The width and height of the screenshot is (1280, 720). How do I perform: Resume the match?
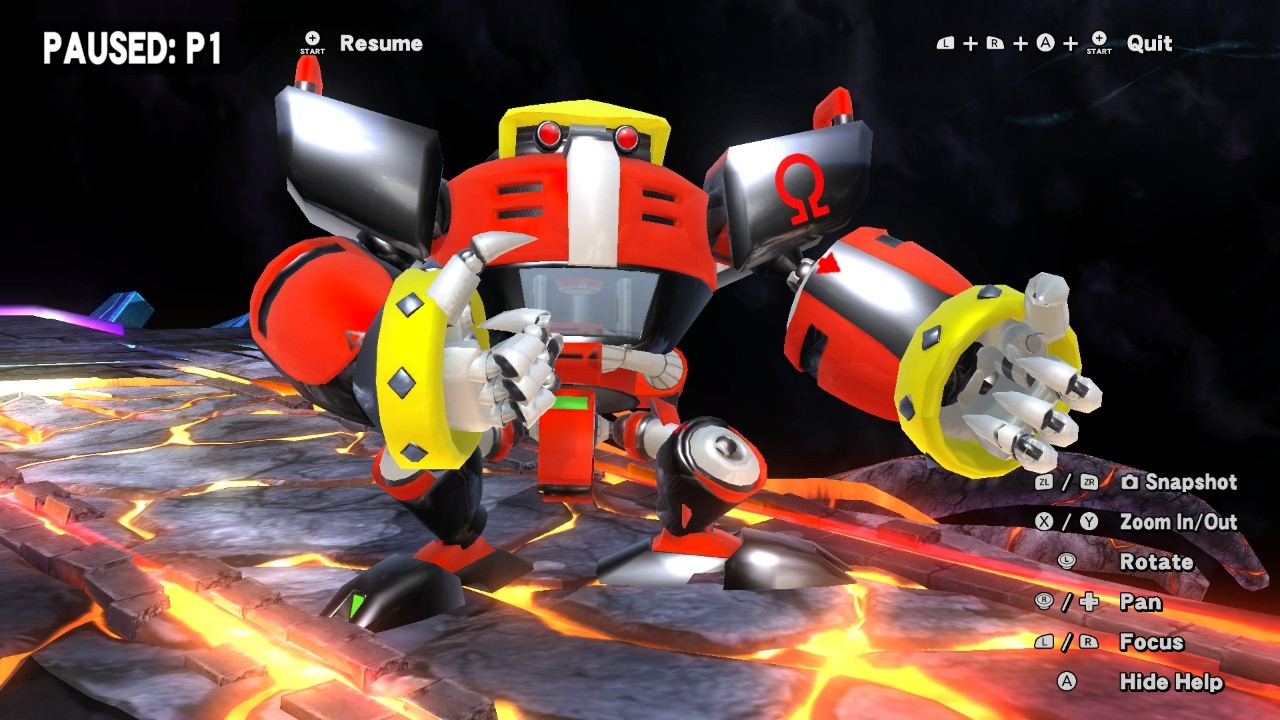click(x=383, y=44)
